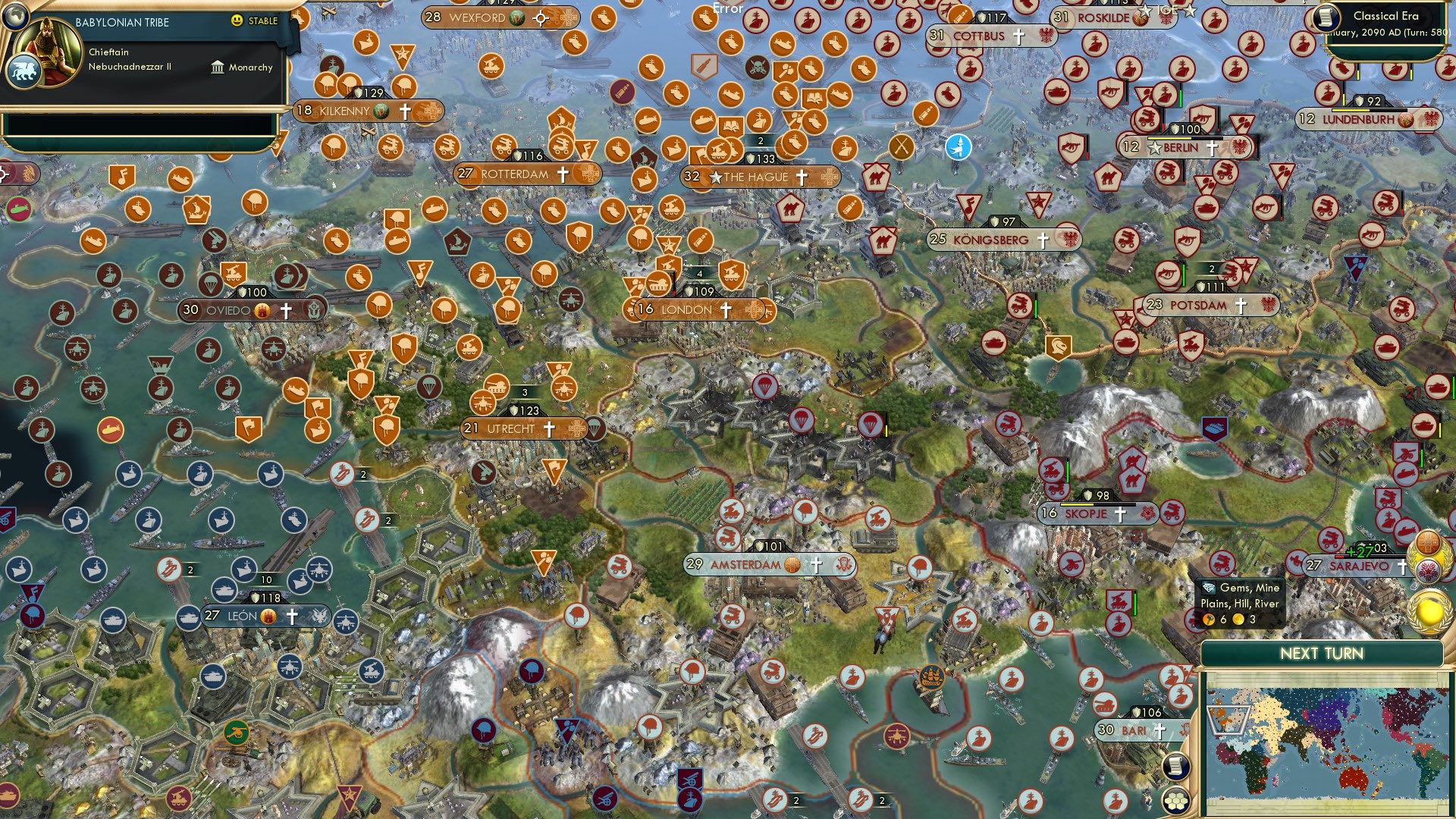The image size is (1456, 819).
Task: Click the STABLE happiness smiley indicator
Action: pos(237,22)
